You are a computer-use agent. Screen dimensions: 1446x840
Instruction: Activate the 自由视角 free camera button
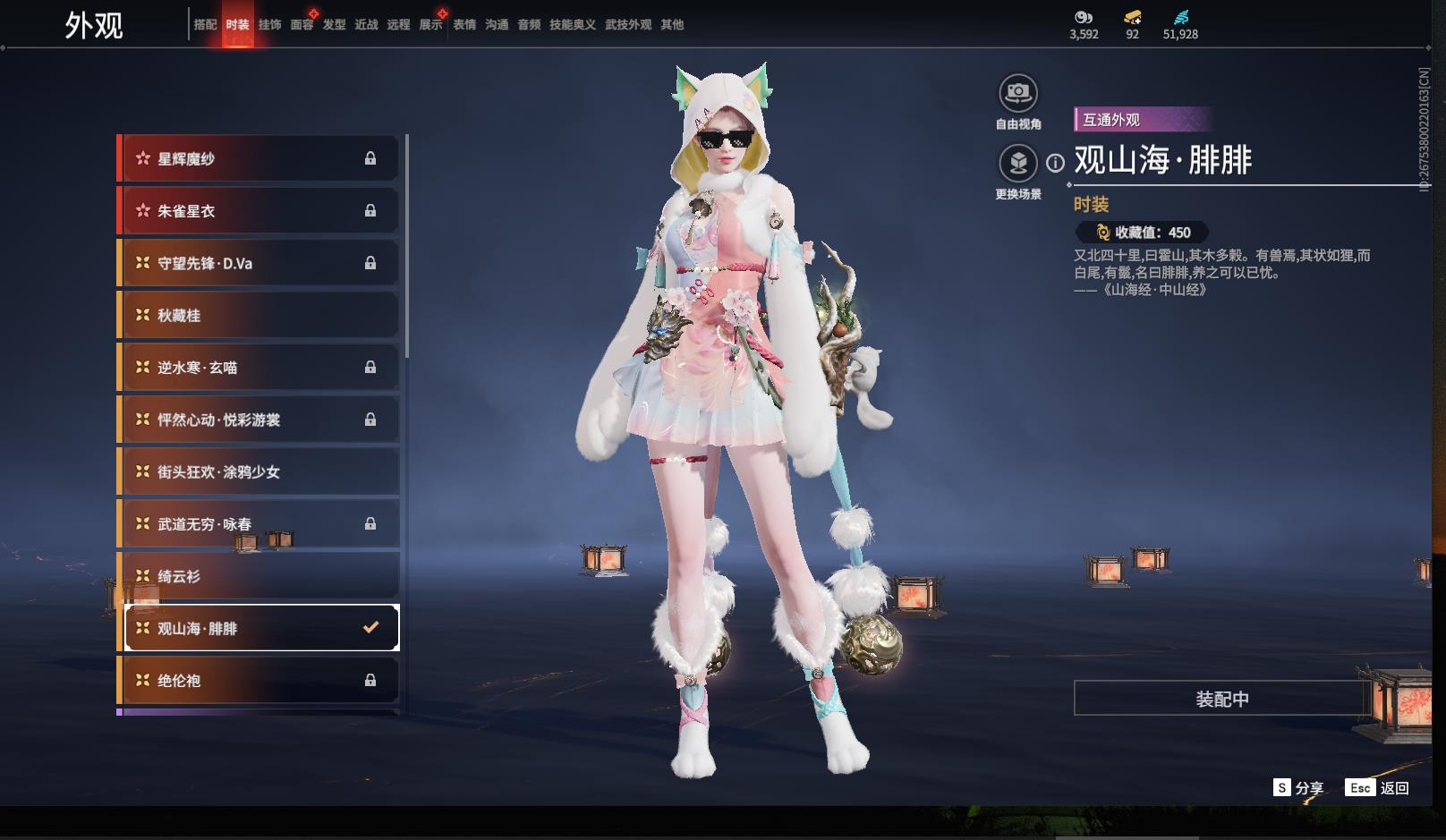pyautogui.click(x=1018, y=93)
